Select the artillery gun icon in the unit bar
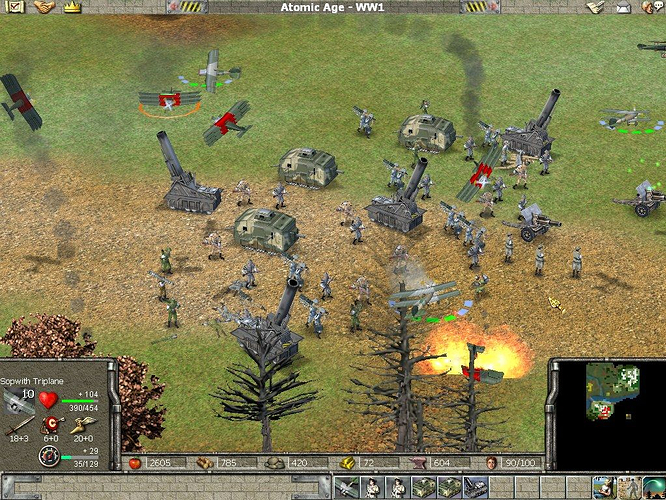This screenshot has height=500, width=666. coord(474,489)
